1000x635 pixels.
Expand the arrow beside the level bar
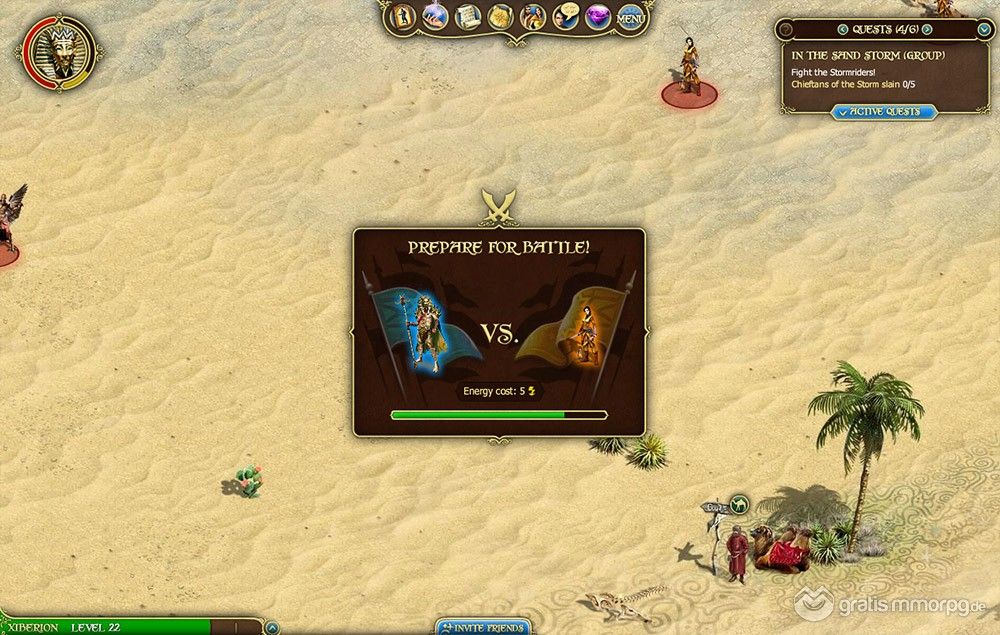click(x=272, y=628)
